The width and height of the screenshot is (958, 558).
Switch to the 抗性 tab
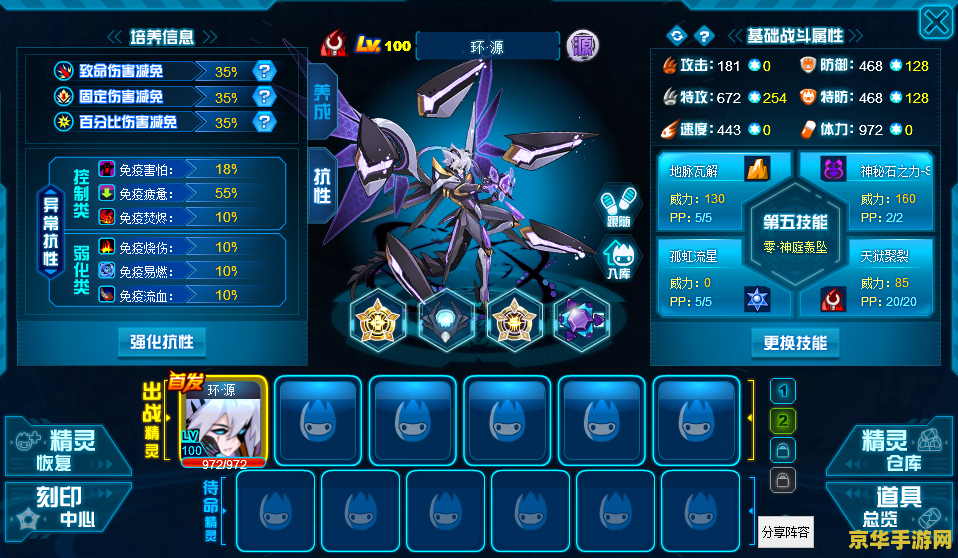click(x=322, y=182)
